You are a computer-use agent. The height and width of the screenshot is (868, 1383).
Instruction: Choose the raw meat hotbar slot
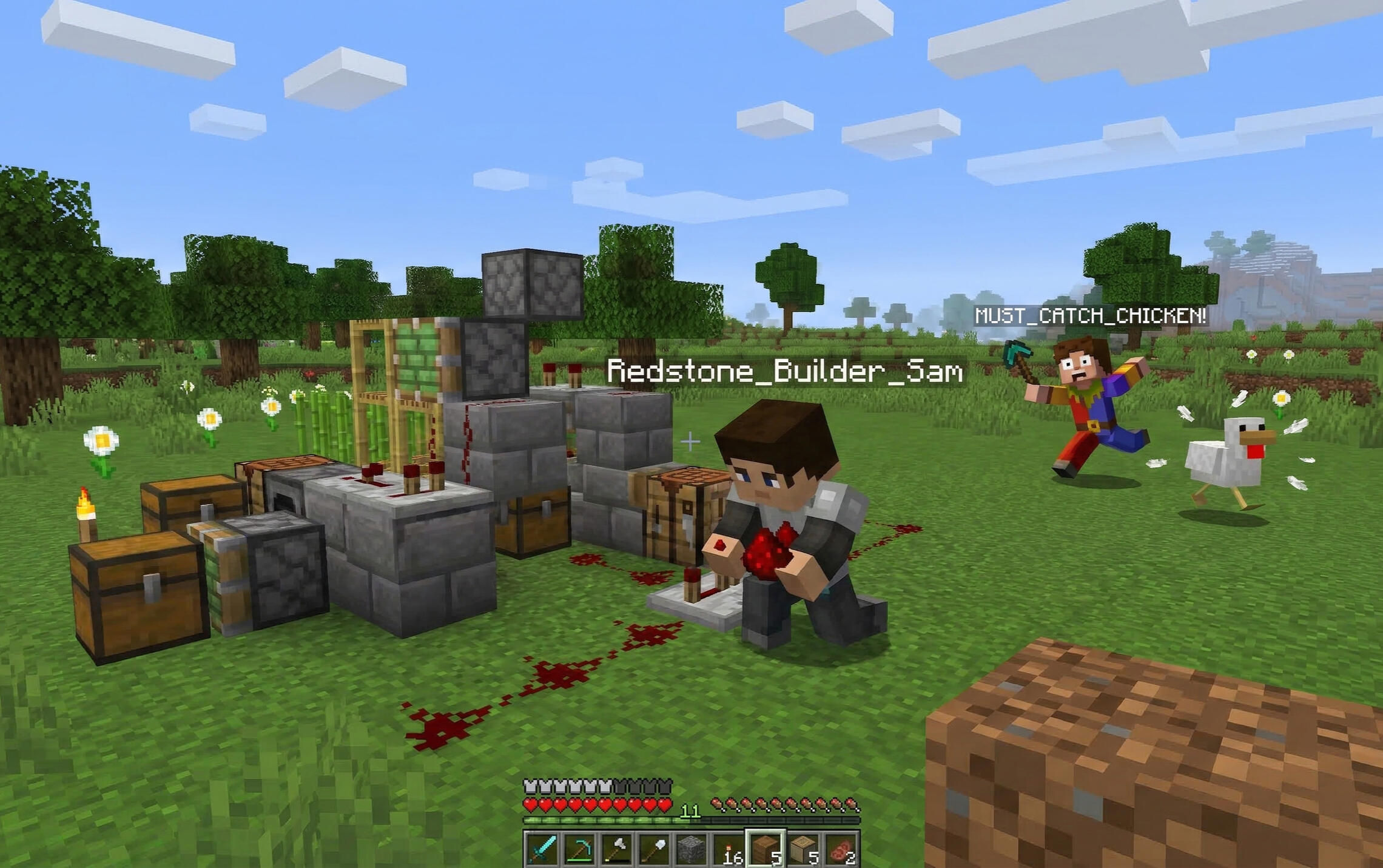(x=841, y=849)
